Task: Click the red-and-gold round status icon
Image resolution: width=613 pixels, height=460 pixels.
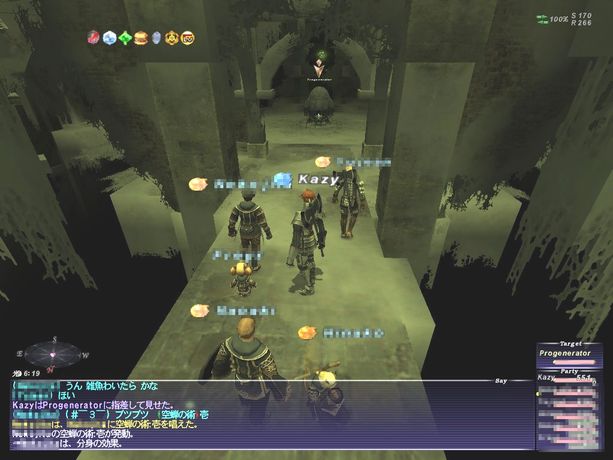Action: point(187,38)
